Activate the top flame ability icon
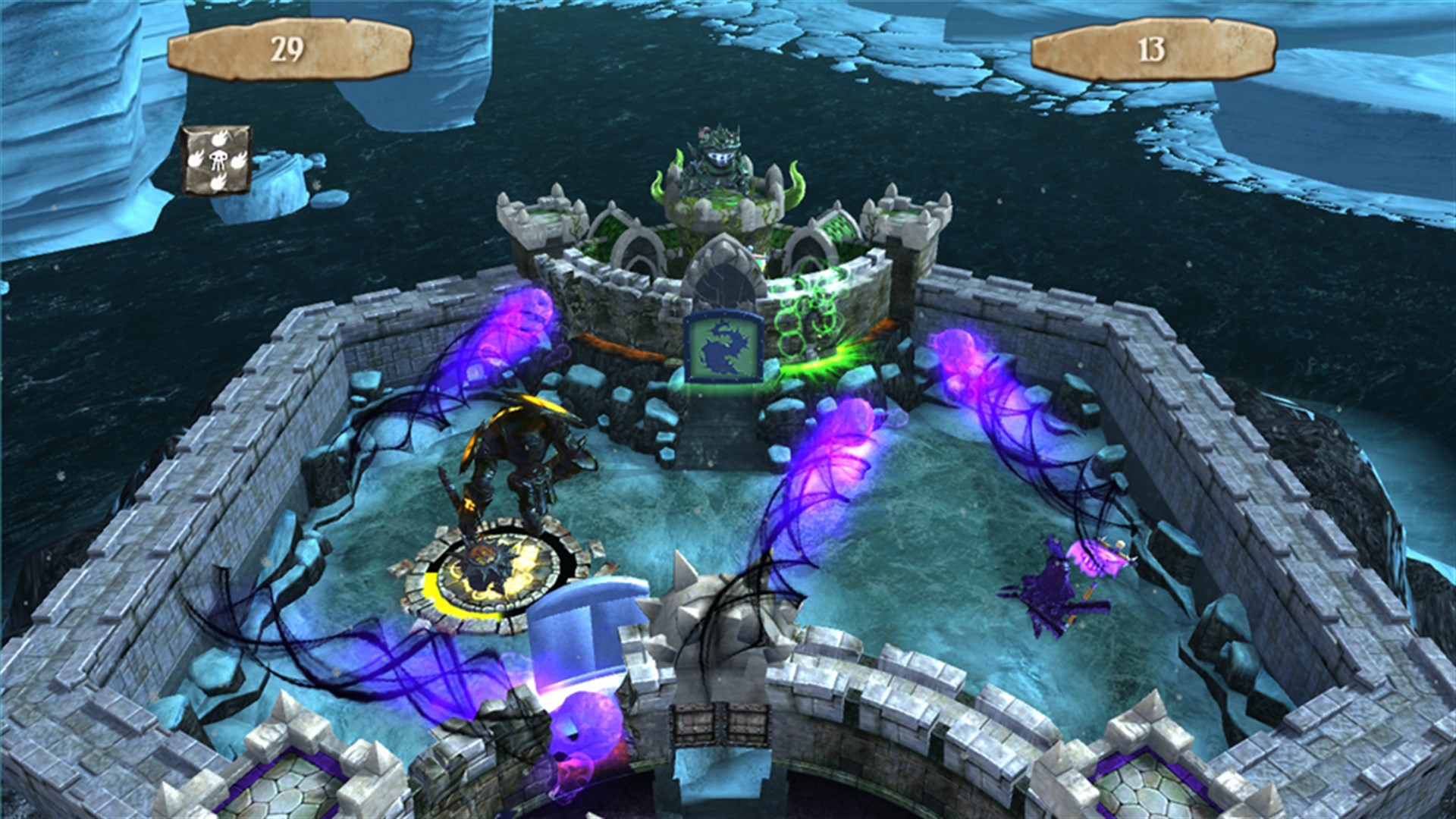The width and height of the screenshot is (1456, 819). [x=219, y=139]
